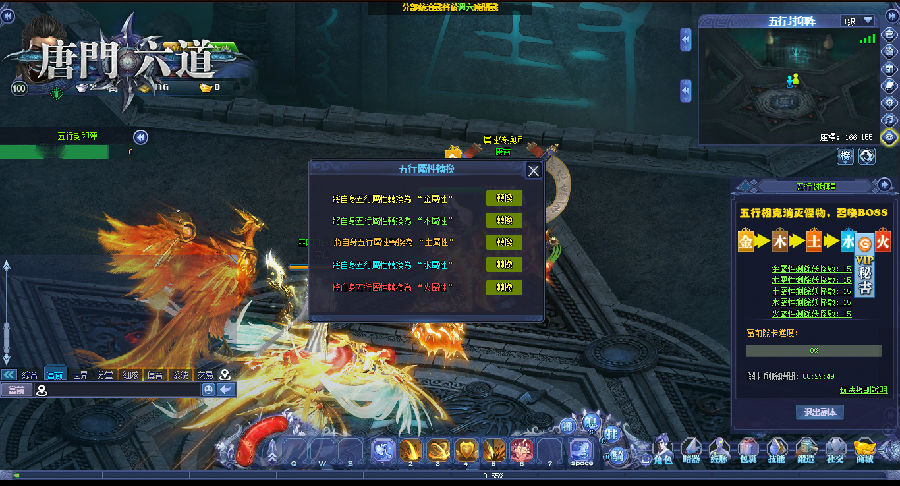Open the skills (技能) menu
This screenshot has height=486, width=900.
pos(777,451)
